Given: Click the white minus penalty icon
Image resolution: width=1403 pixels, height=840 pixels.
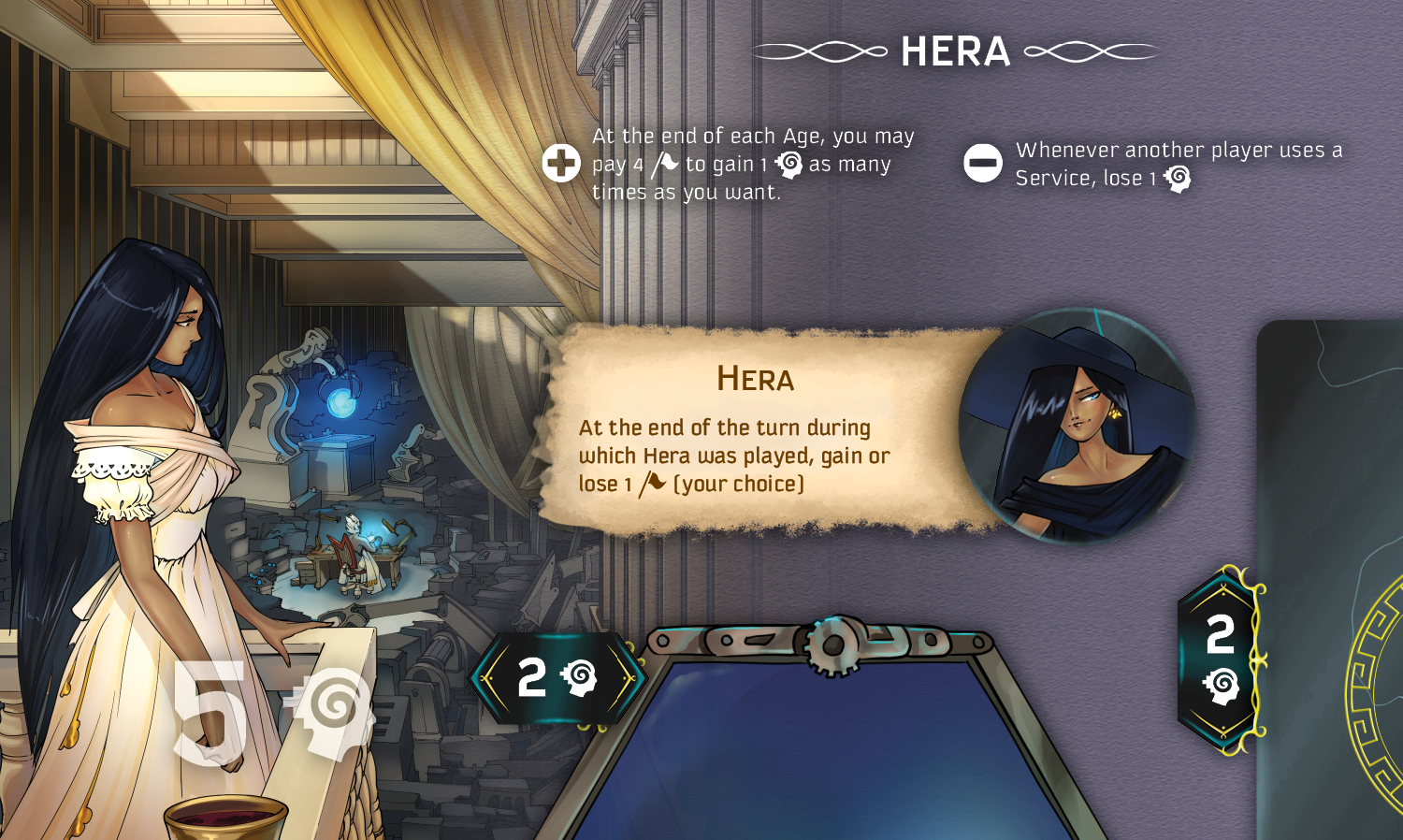Looking at the screenshot, I should coord(983,164).
